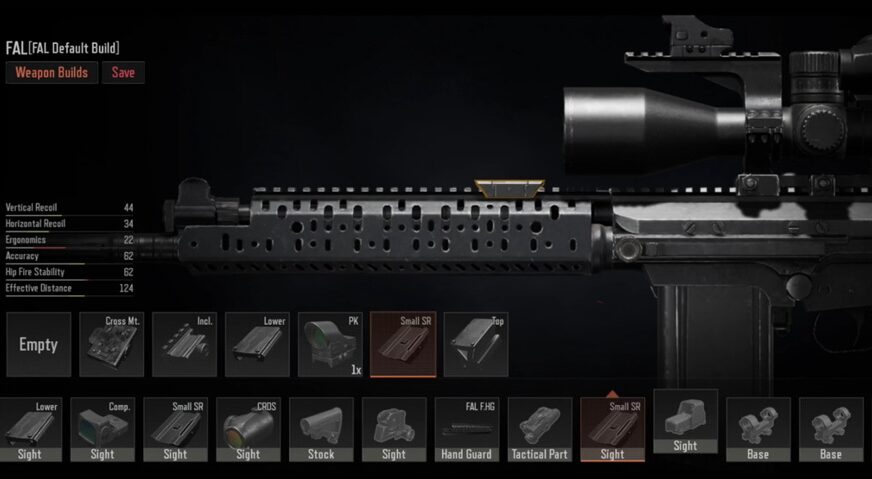Select the FAL F.HG Hand Guard slot
This screenshot has height=479, width=872.
click(x=467, y=430)
